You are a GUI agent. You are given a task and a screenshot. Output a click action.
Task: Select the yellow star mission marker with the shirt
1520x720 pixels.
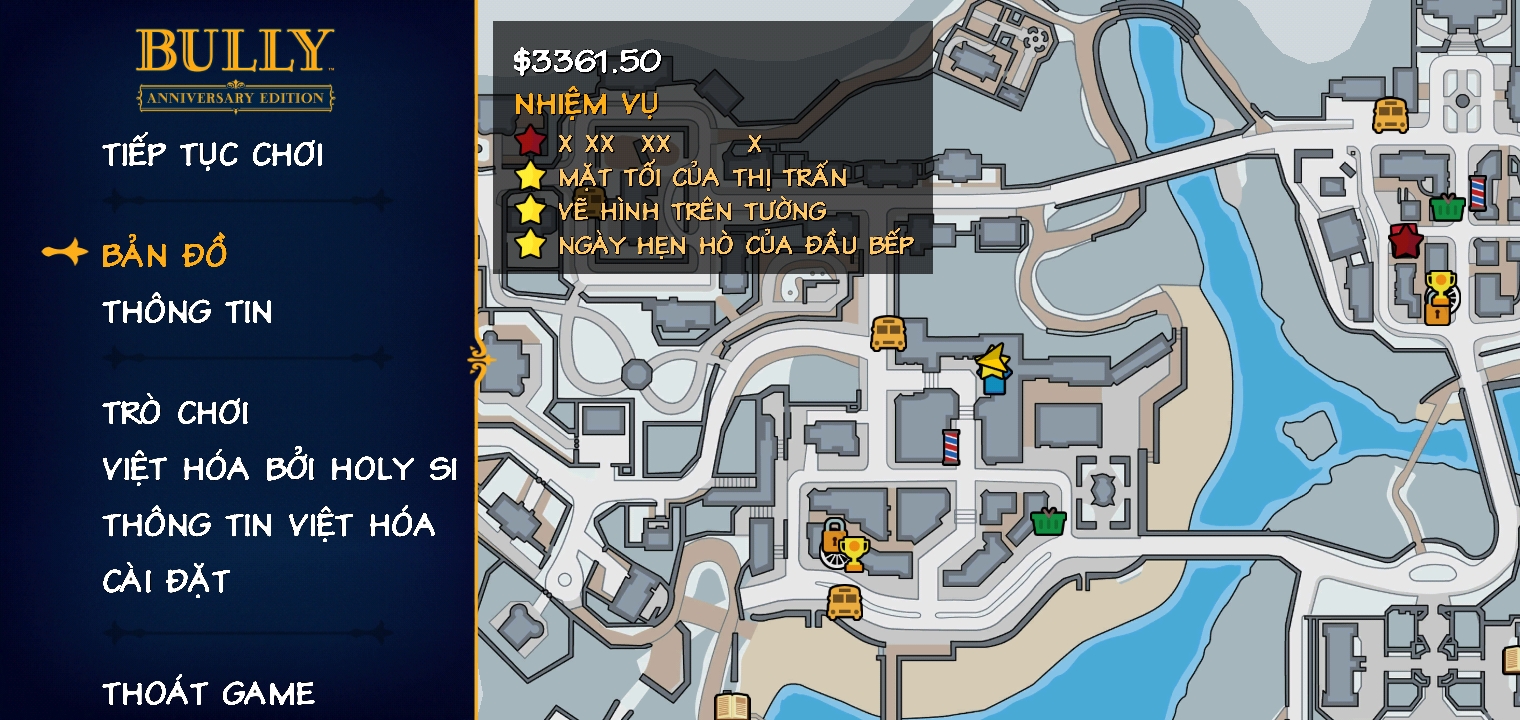pos(991,367)
